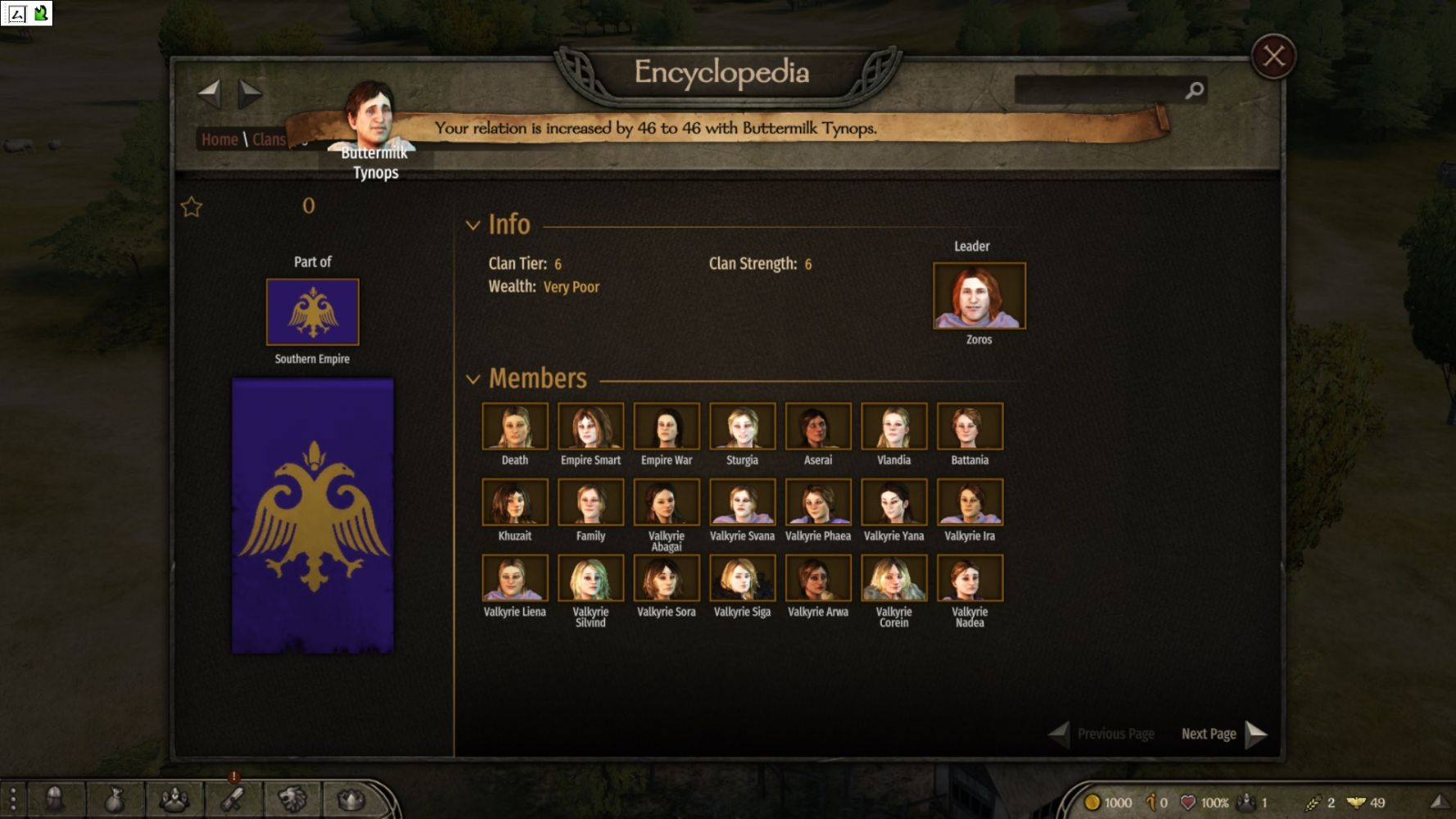
Task: Select the member named Death
Action: pos(514,426)
